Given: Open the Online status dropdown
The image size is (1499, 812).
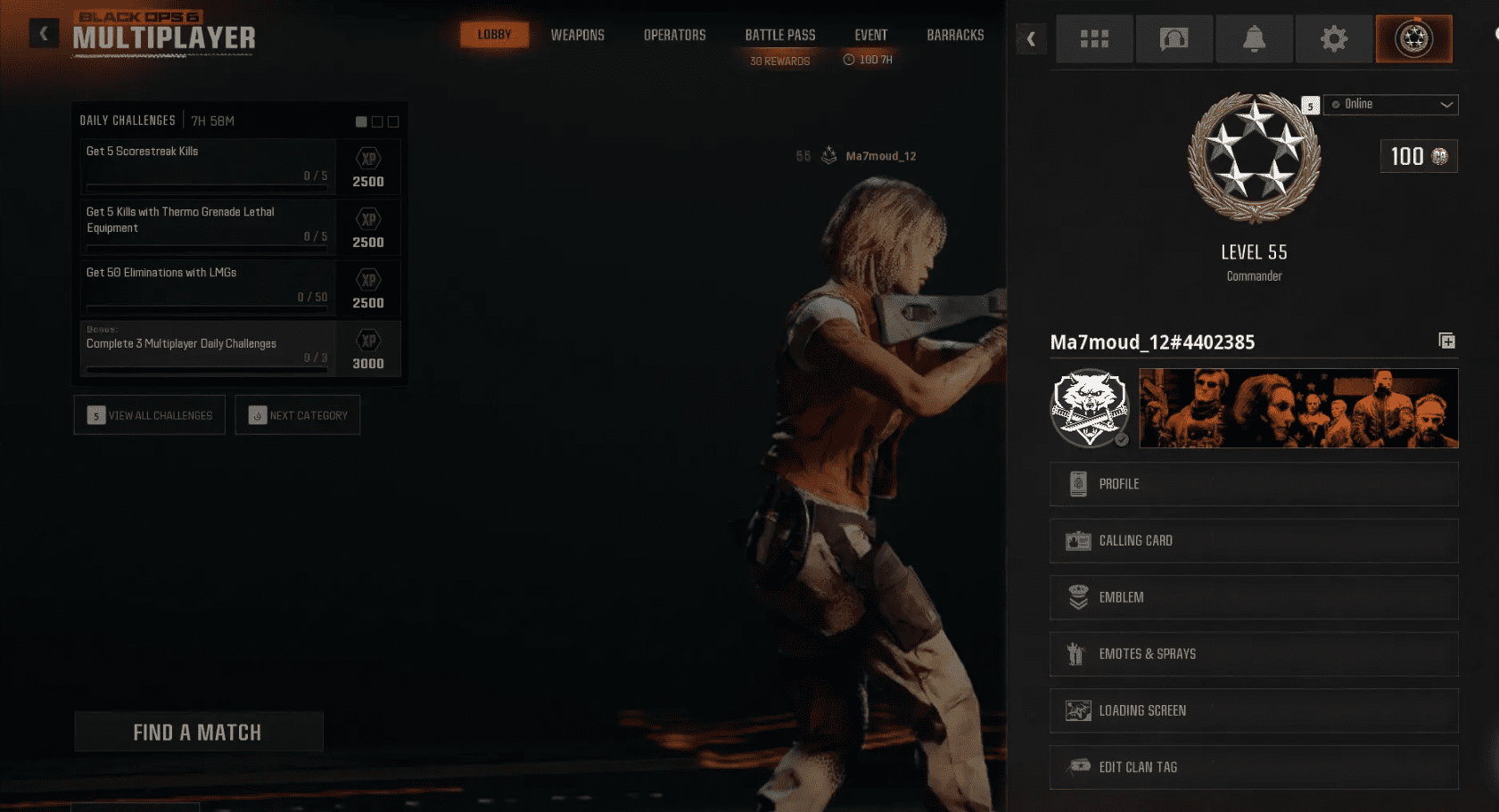Looking at the screenshot, I should point(1390,104).
